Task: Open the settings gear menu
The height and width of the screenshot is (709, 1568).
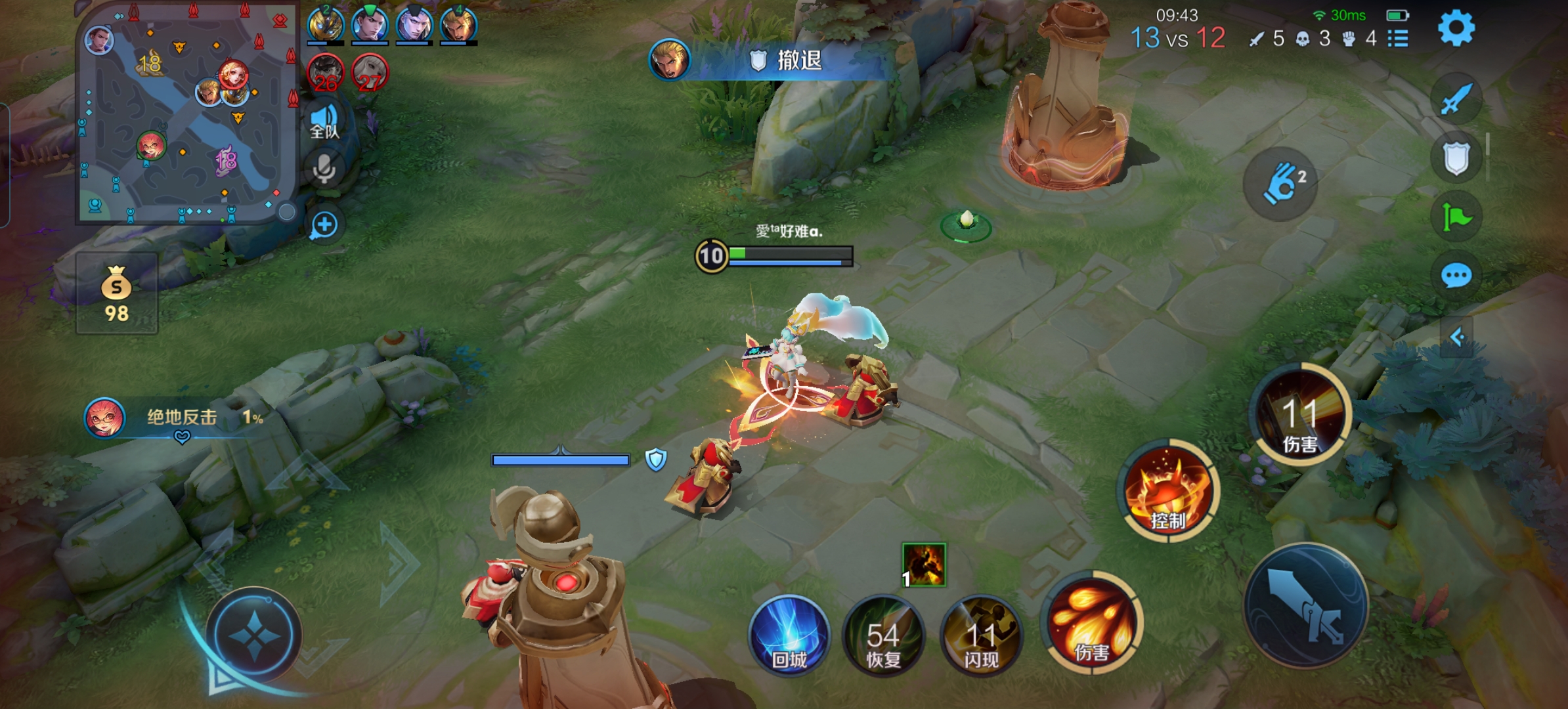Action: tap(1456, 29)
